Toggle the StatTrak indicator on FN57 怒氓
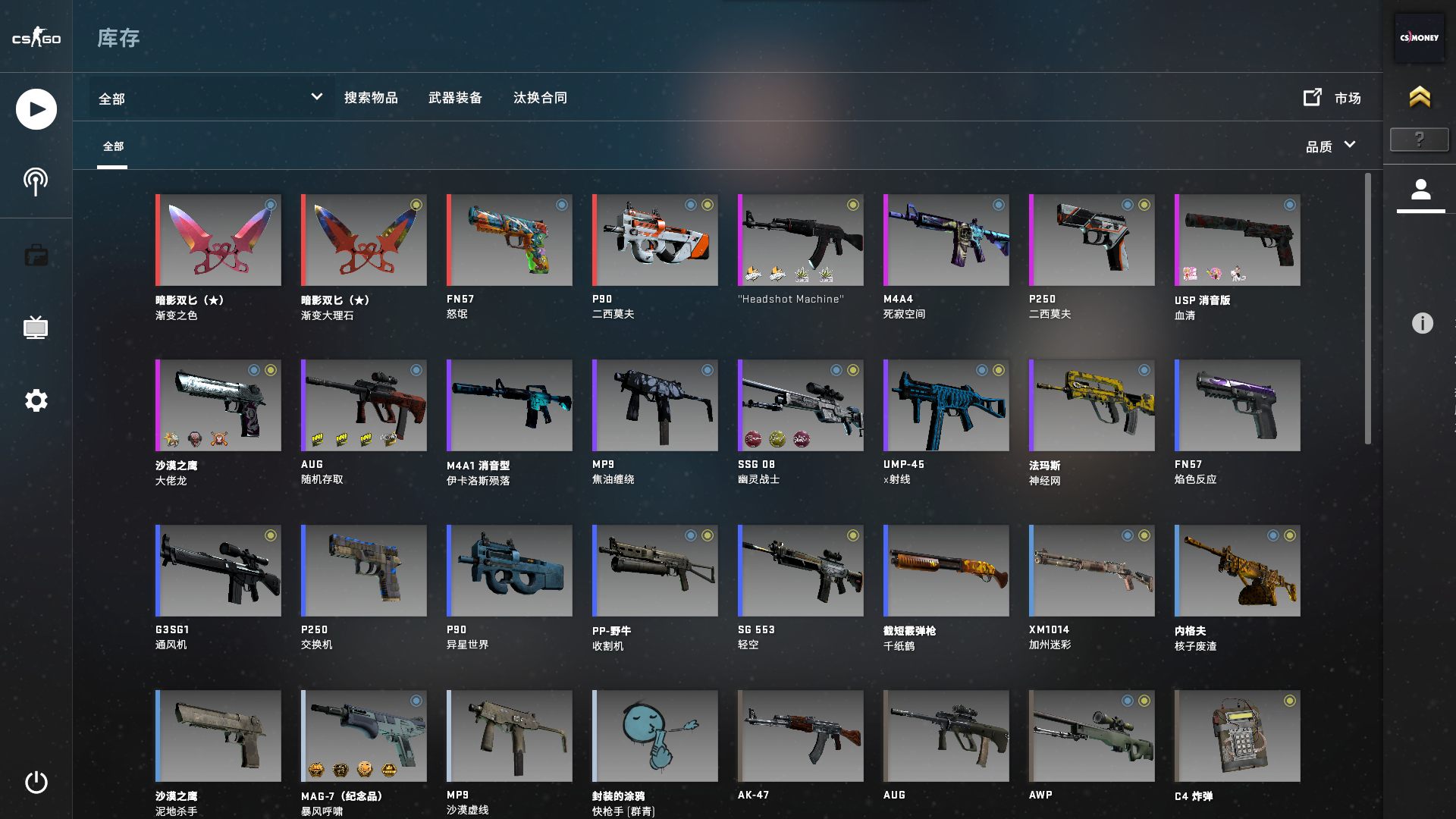Image resolution: width=1456 pixels, height=819 pixels. point(561,205)
